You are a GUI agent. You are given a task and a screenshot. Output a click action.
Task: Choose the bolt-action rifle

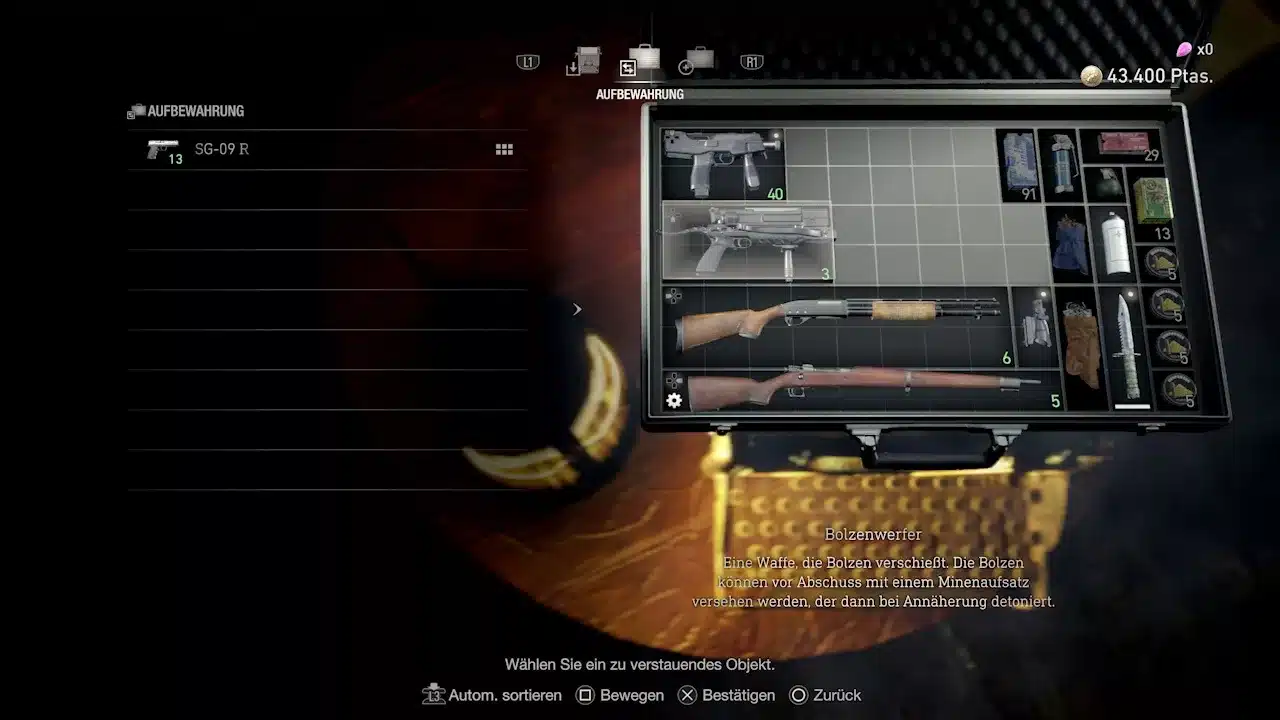click(x=860, y=388)
